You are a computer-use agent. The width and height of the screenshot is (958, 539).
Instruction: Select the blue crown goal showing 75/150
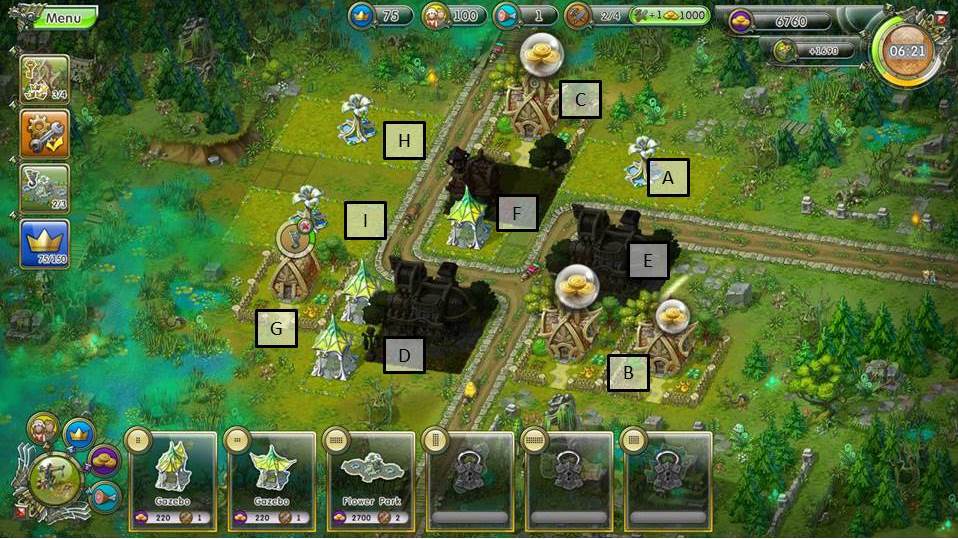pos(45,243)
